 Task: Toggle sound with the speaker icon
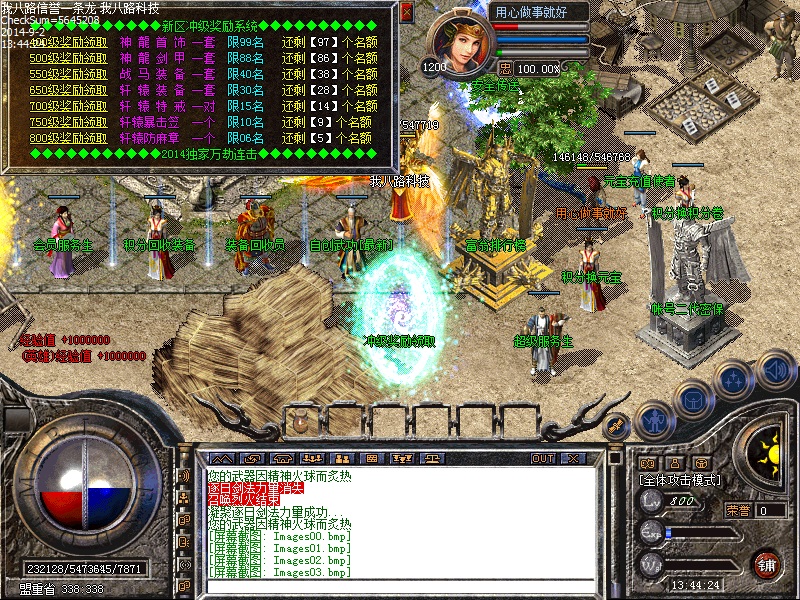[x=773, y=368]
